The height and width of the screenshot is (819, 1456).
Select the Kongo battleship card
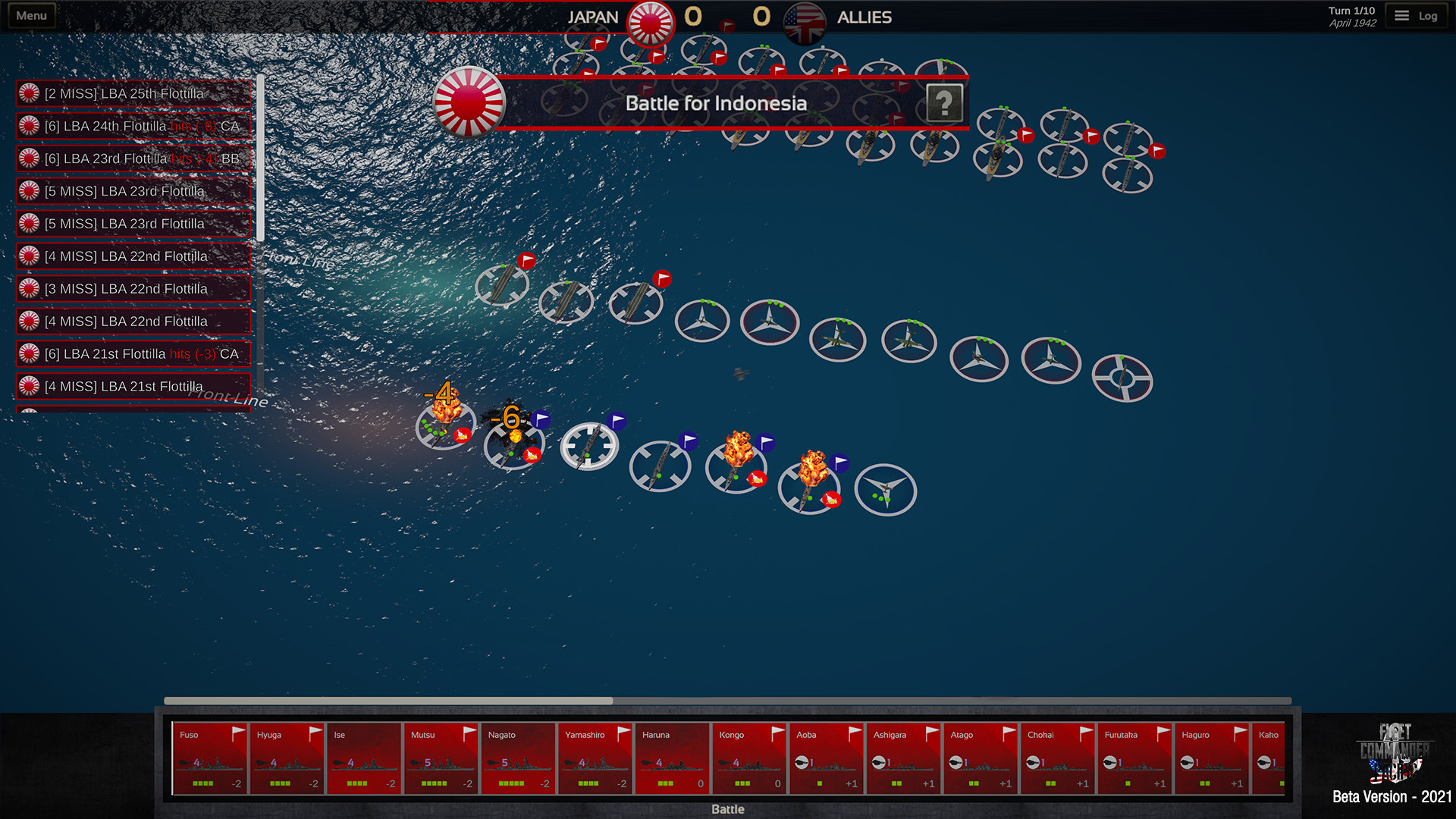pos(748,758)
